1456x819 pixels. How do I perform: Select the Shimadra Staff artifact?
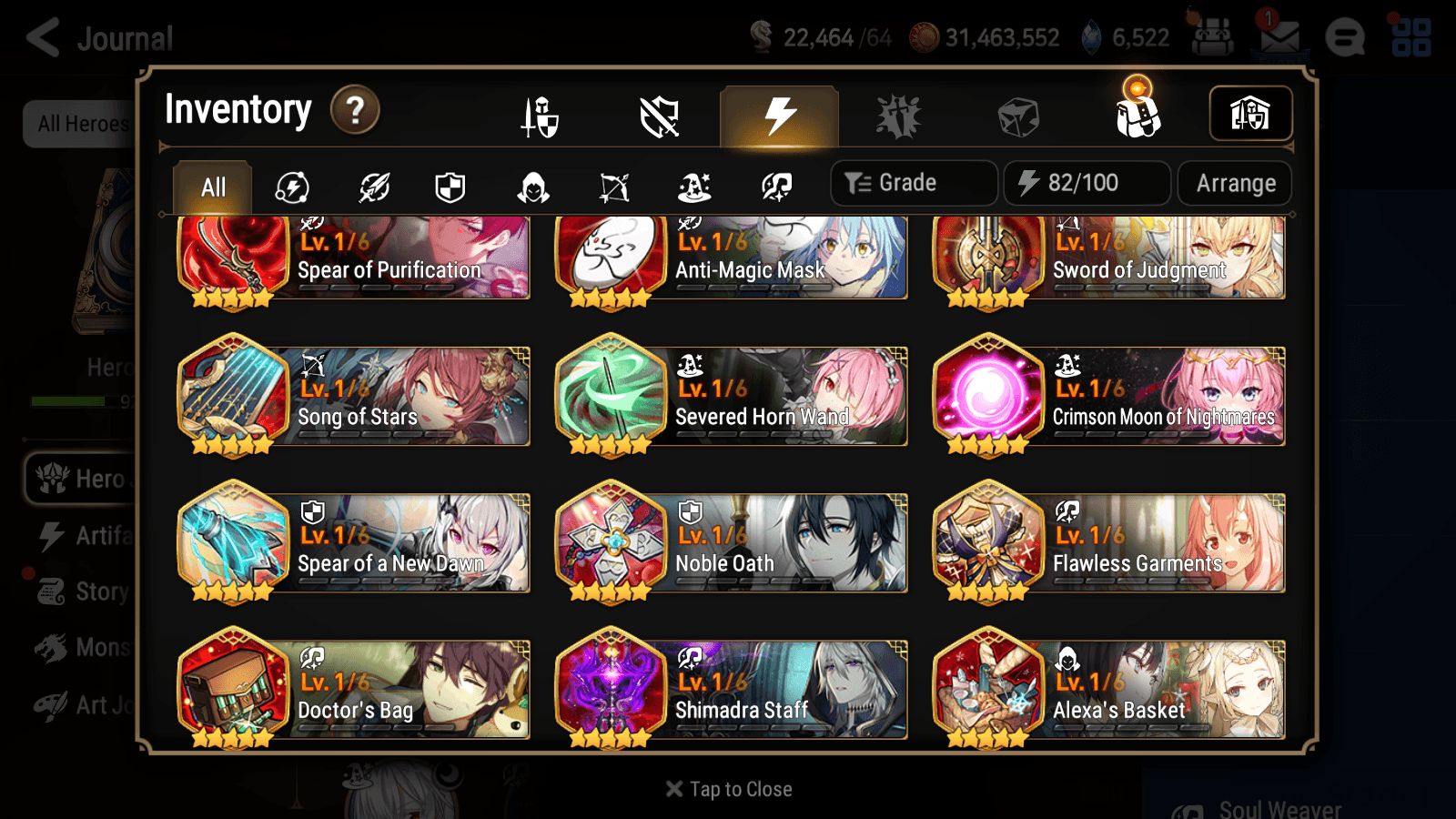[731, 690]
